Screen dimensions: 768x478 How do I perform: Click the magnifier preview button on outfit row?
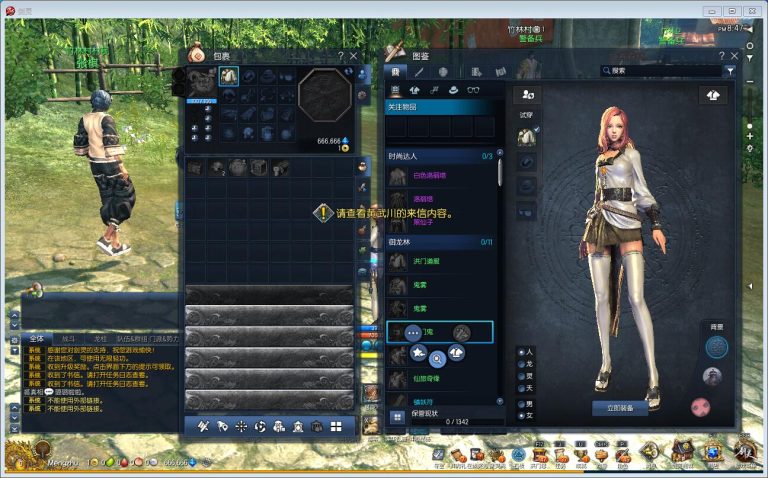click(437, 356)
